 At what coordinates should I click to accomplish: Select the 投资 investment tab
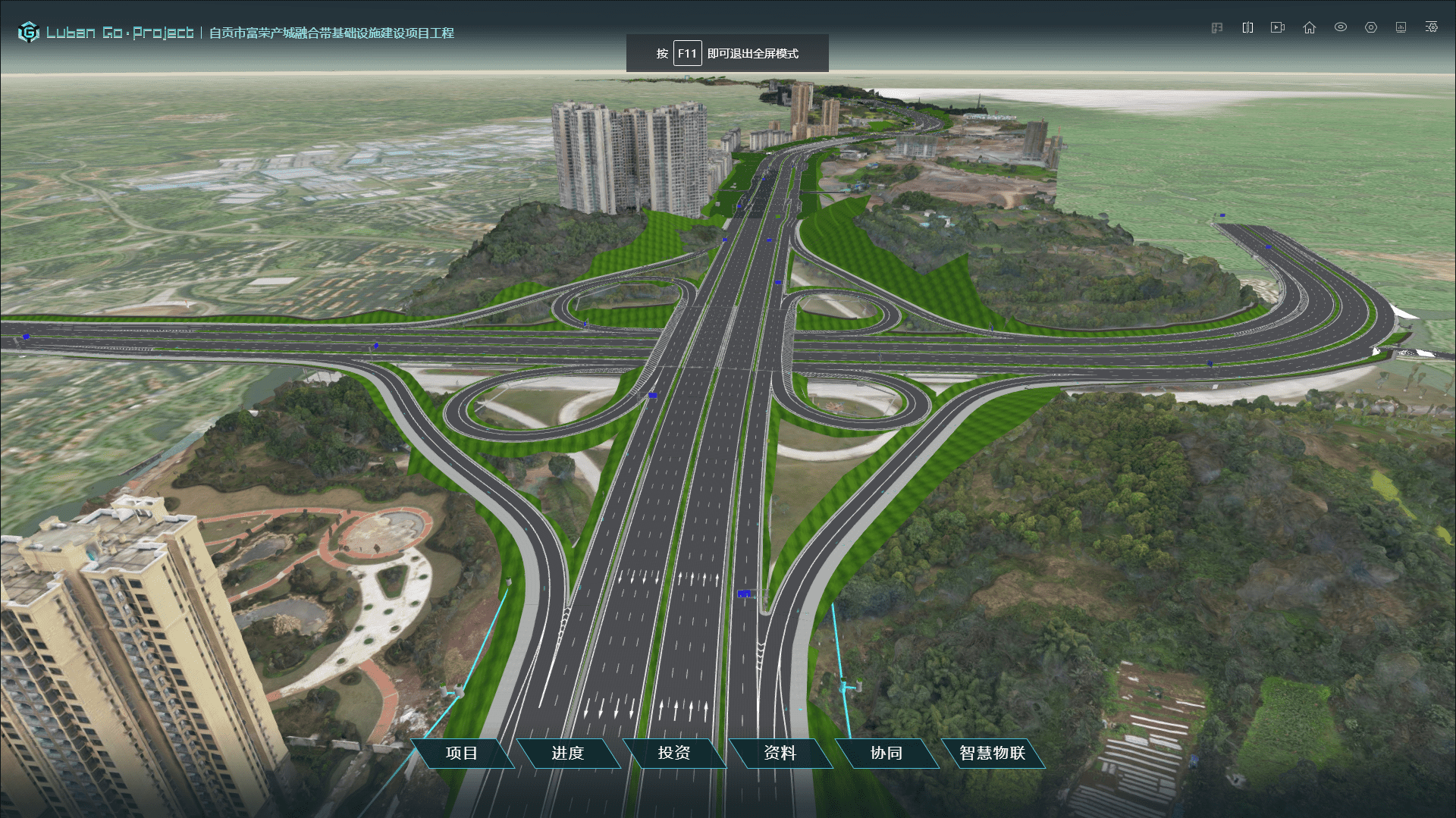coord(673,753)
